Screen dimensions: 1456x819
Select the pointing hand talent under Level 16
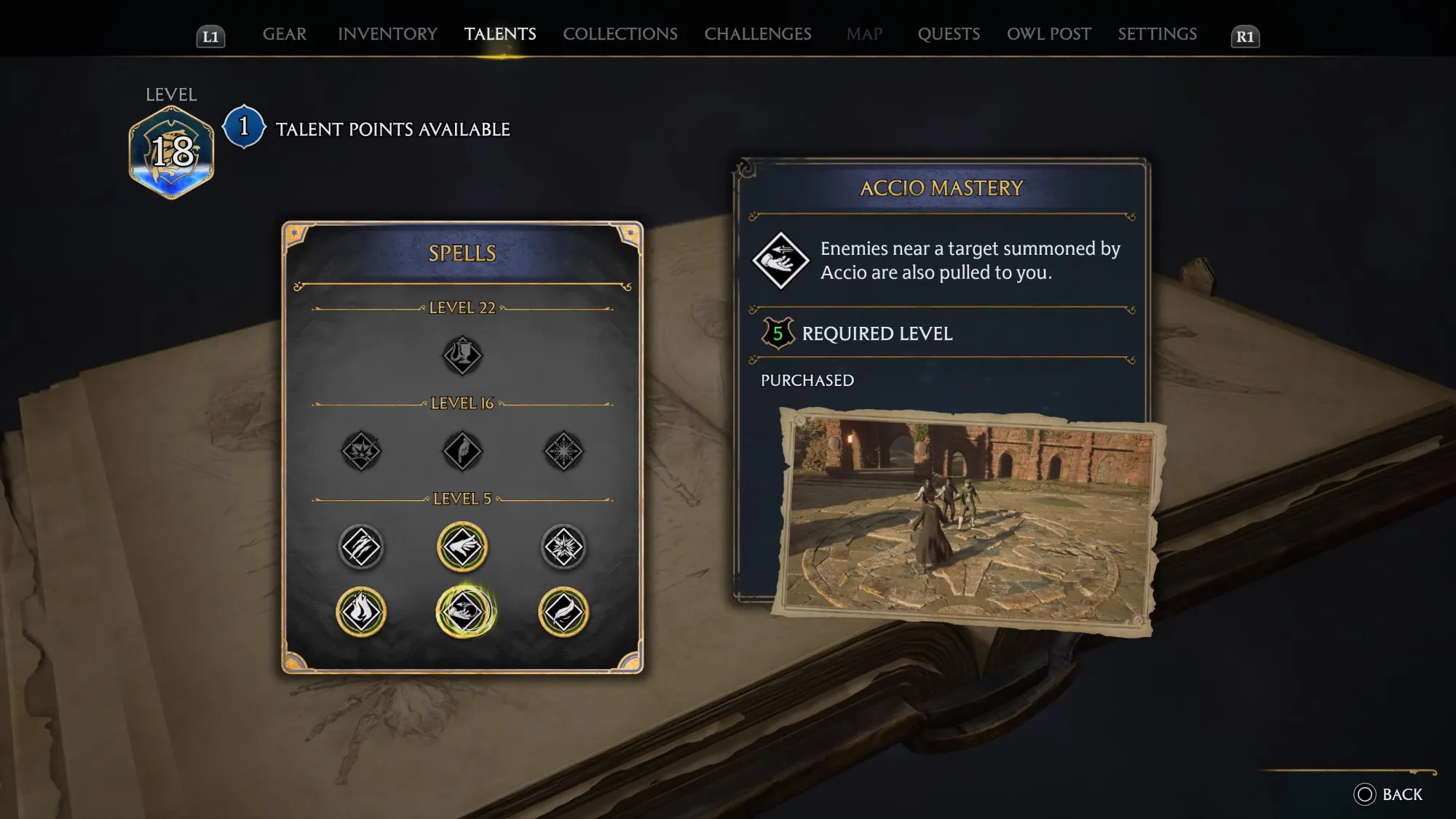pos(462,451)
